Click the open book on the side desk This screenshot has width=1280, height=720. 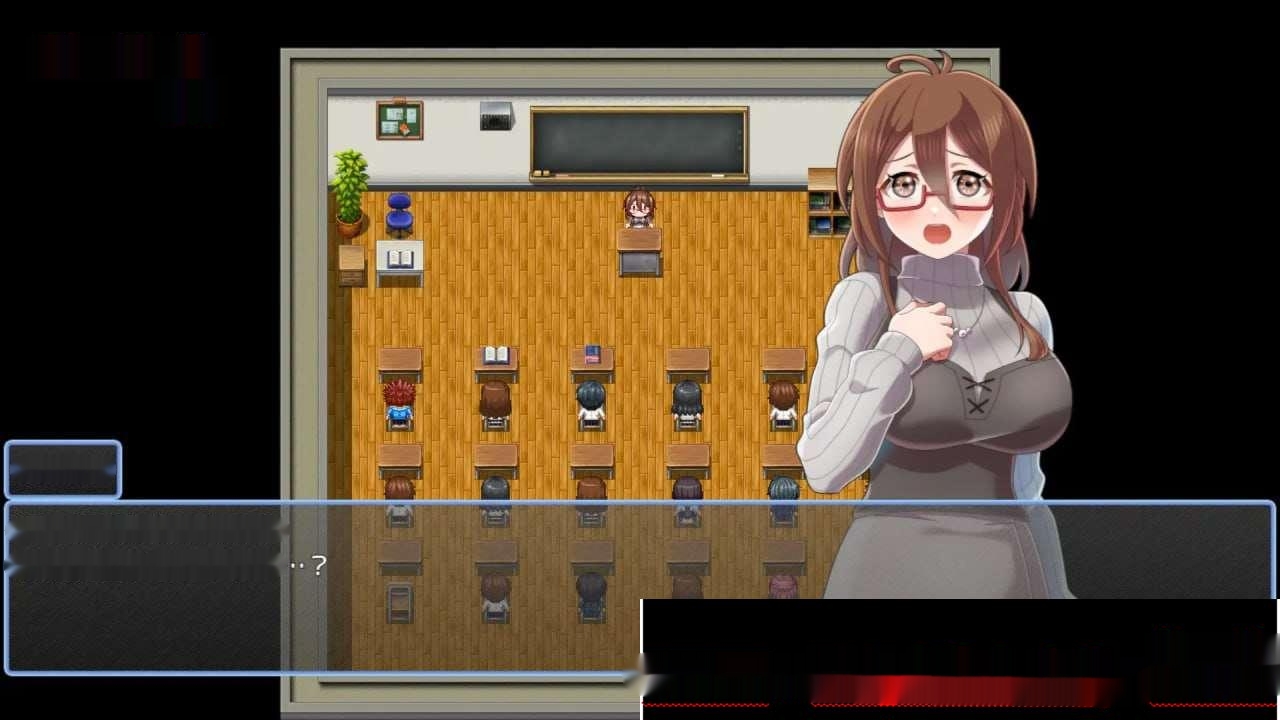click(x=402, y=260)
